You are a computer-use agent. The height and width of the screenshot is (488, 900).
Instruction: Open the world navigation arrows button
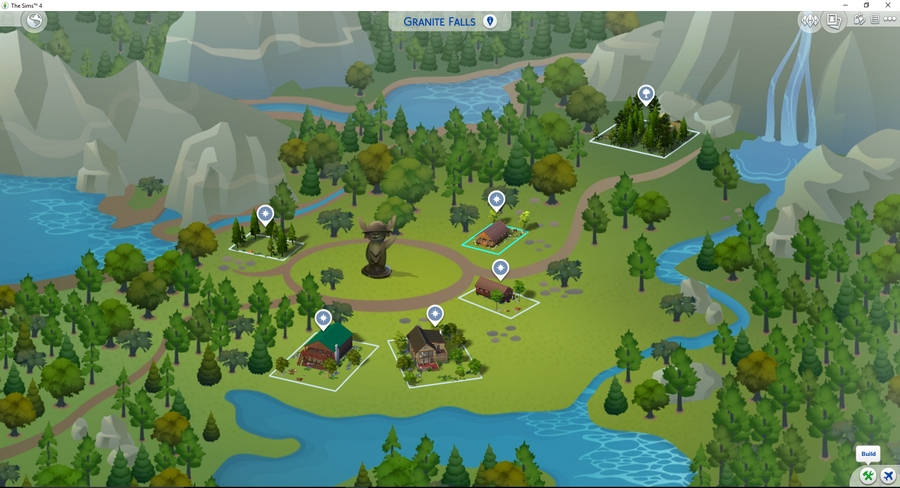[x=809, y=20]
